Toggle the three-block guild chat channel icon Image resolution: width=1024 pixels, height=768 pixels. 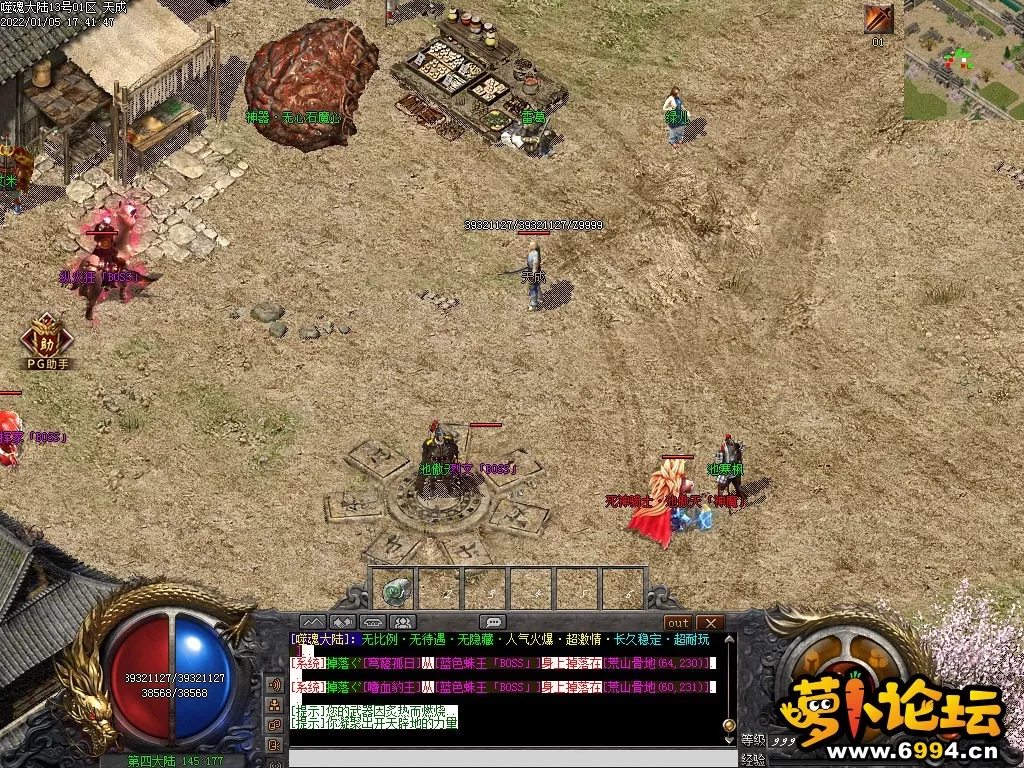tap(275, 705)
